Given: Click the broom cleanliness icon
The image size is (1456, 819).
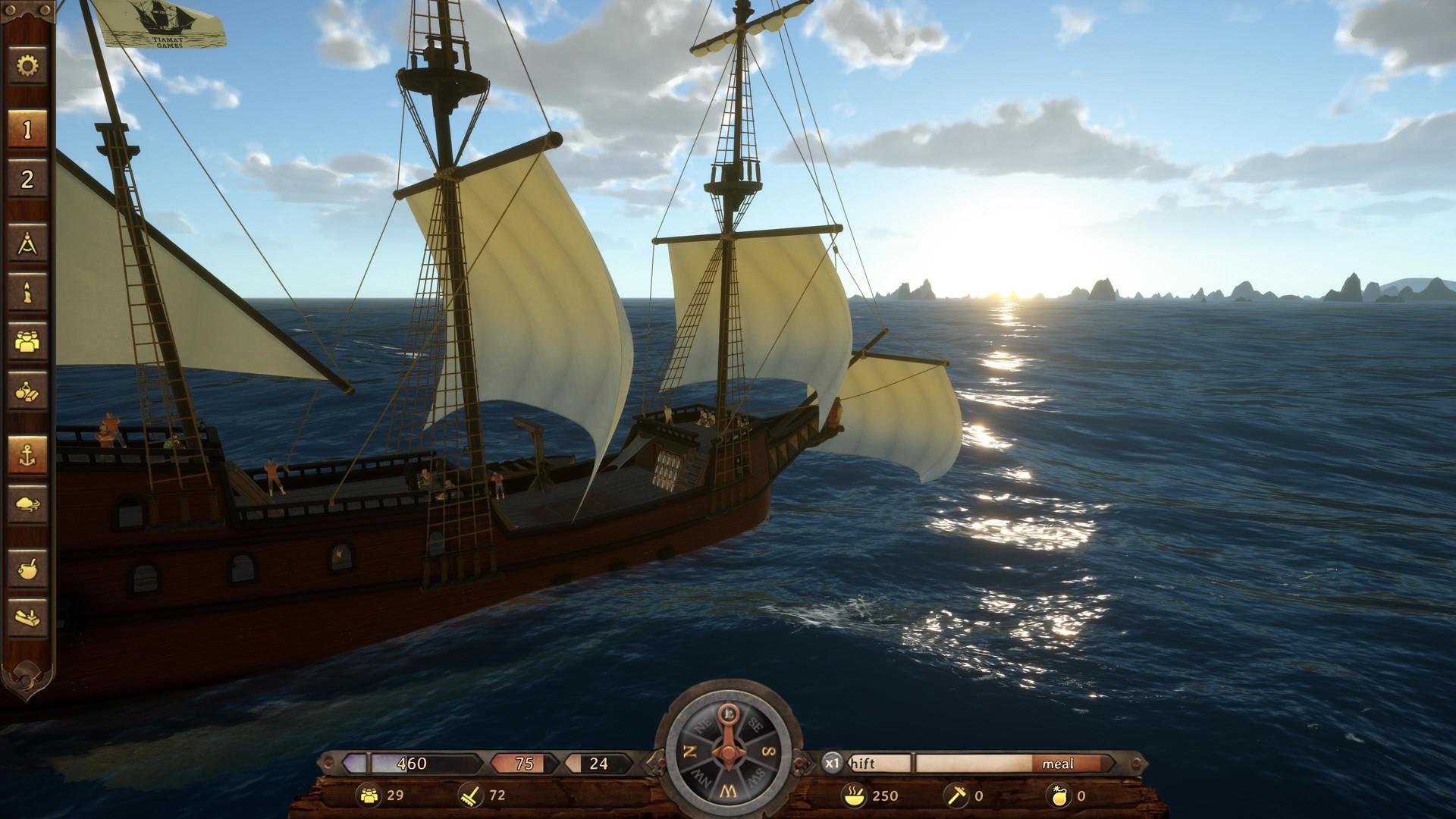Looking at the screenshot, I should [x=471, y=795].
